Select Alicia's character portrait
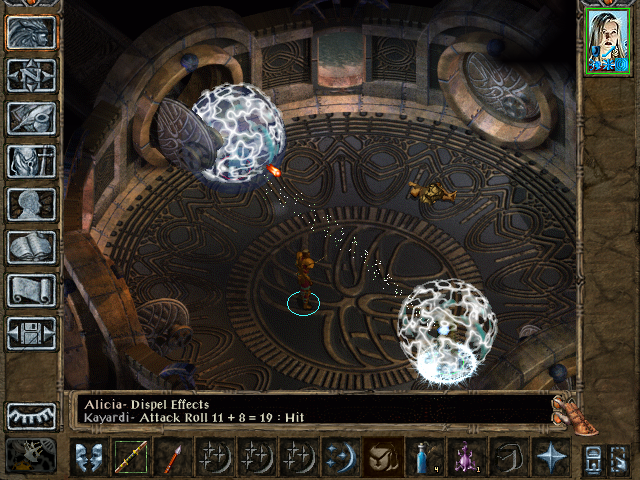 pyautogui.click(x=609, y=43)
